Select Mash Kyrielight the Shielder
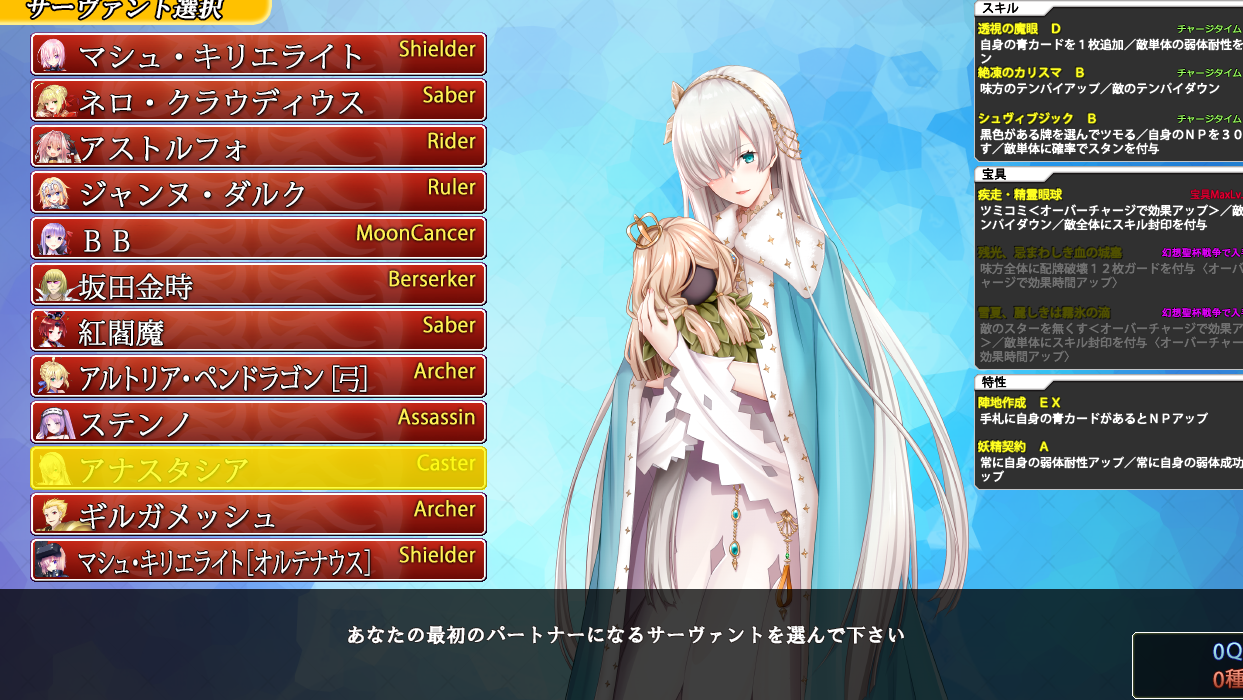Image resolution: width=1243 pixels, height=700 pixels. tap(258, 54)
